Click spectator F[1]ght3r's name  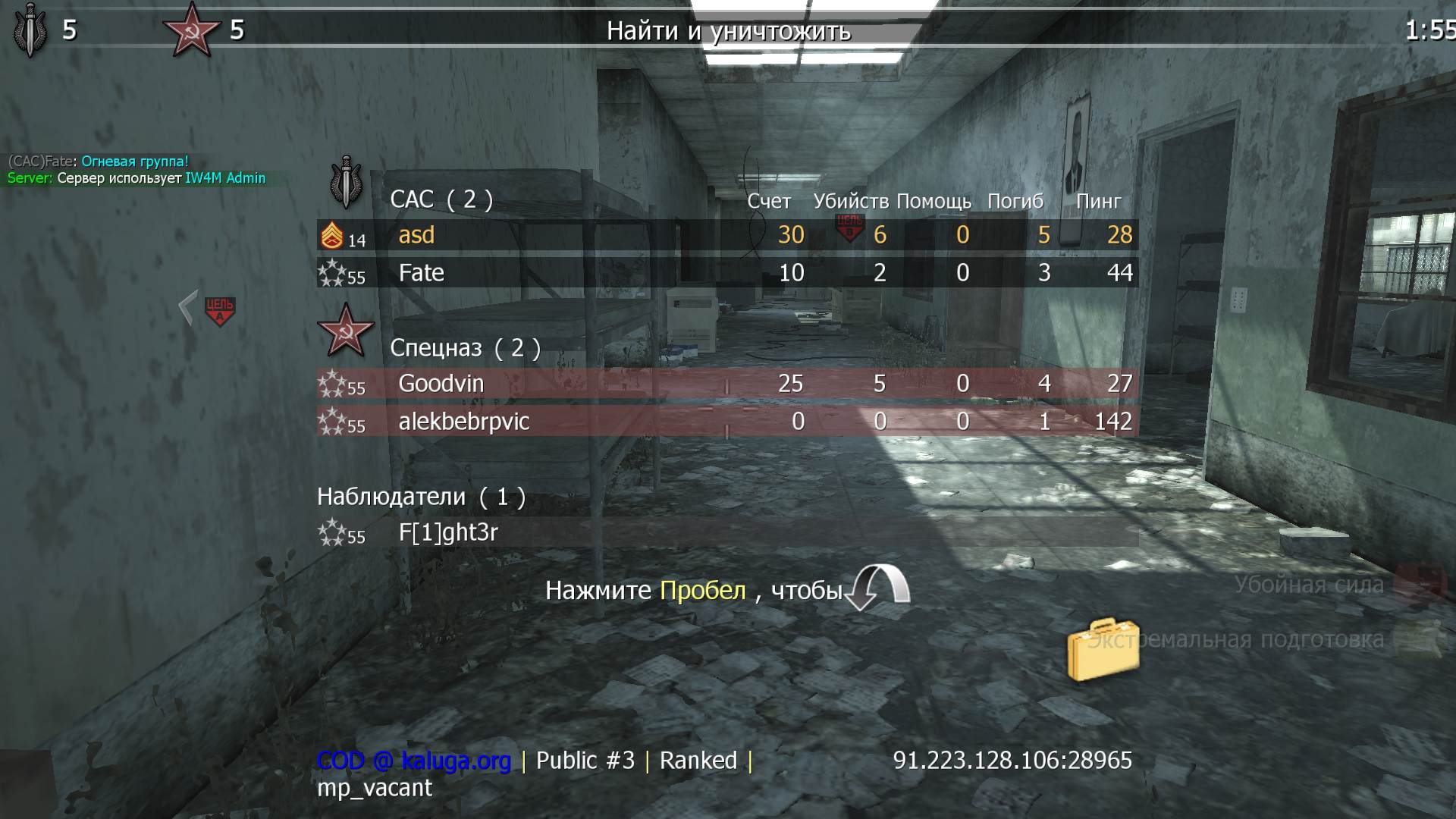pos(447,532)
